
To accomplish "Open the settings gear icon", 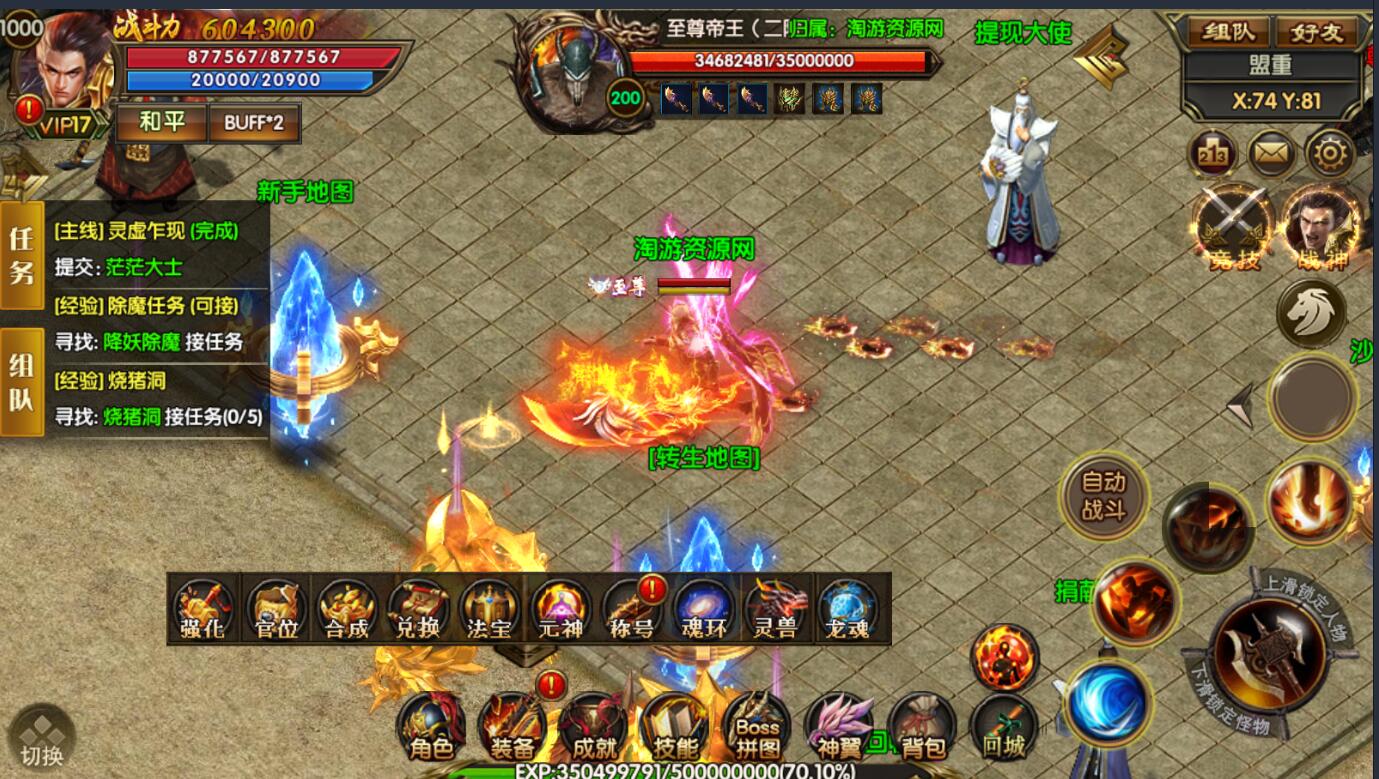I will (x=1330, y=154).
